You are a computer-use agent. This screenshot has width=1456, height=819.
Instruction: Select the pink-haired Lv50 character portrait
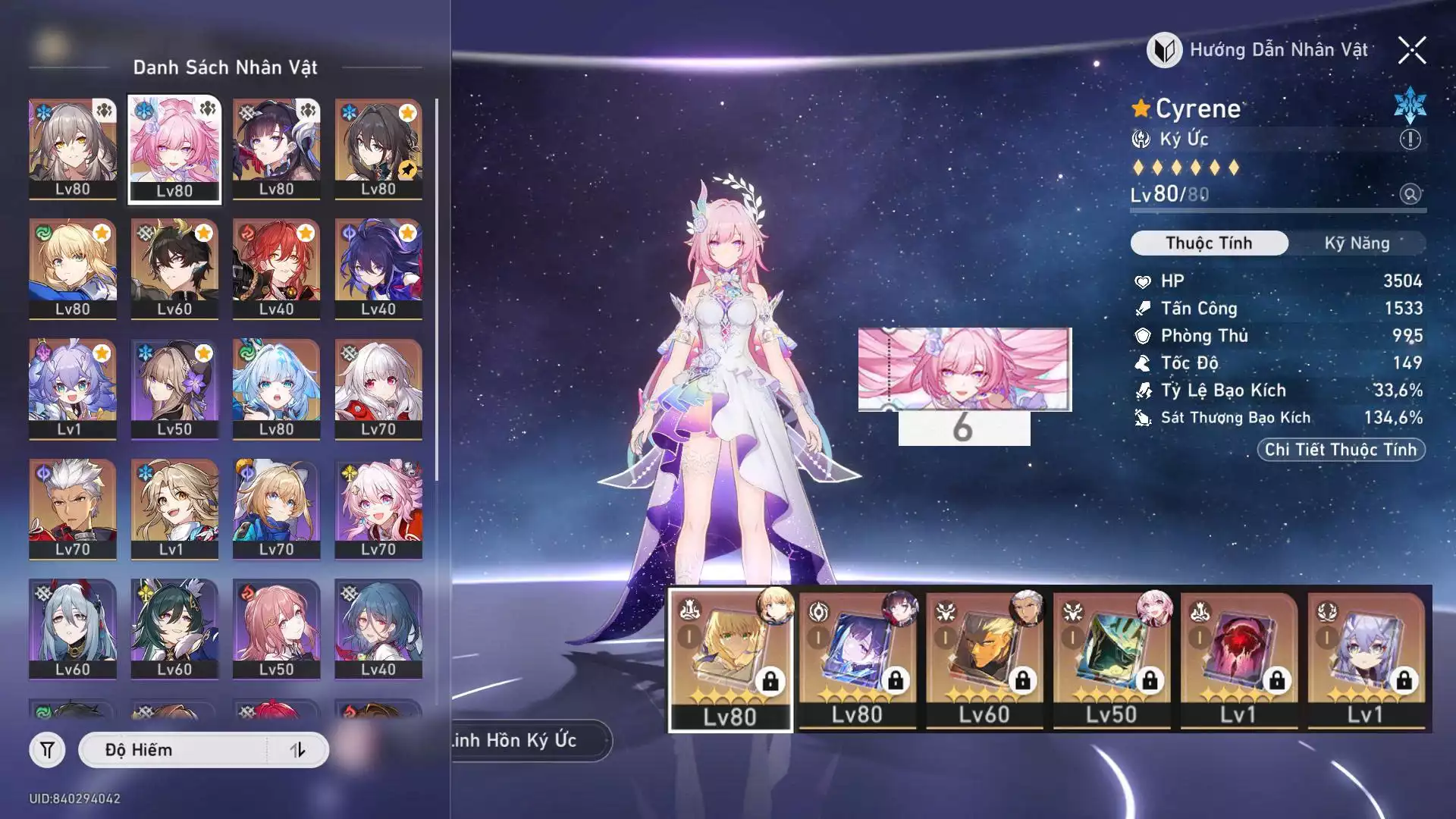click(276, 629)
